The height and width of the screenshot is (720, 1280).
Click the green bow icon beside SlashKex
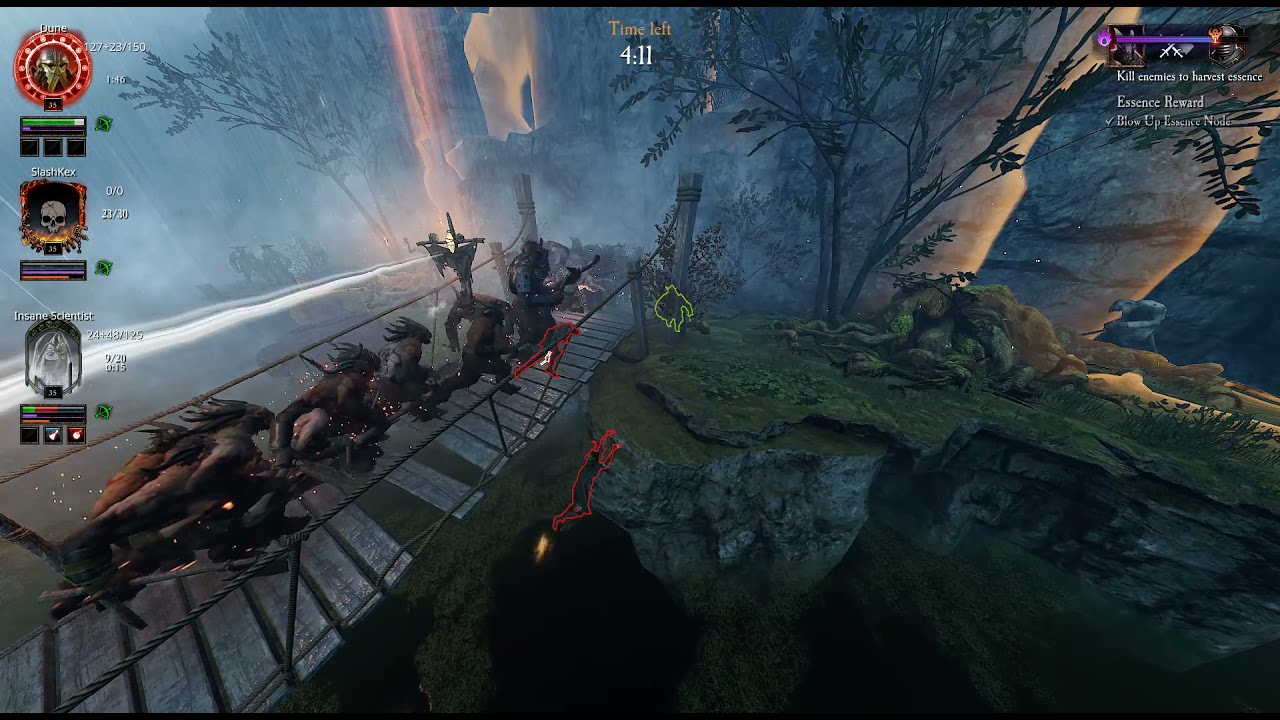tap(103, 268)
